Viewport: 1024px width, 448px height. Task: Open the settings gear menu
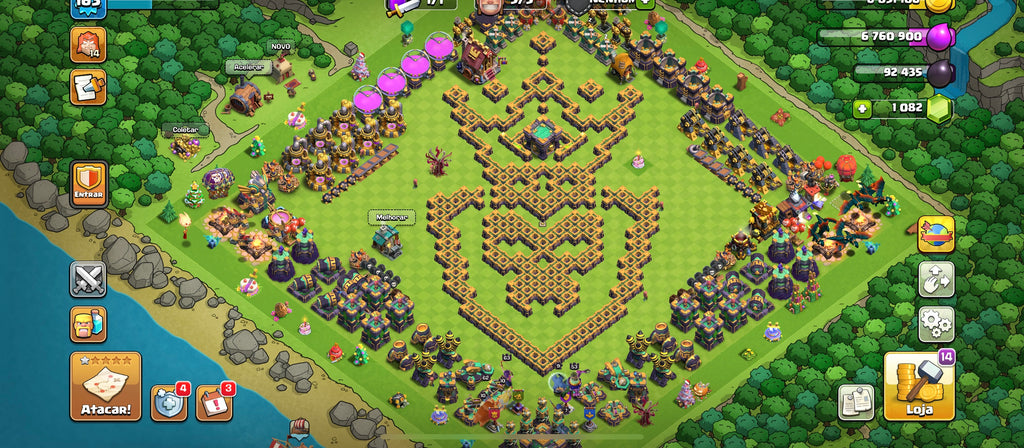coord(936,324)
